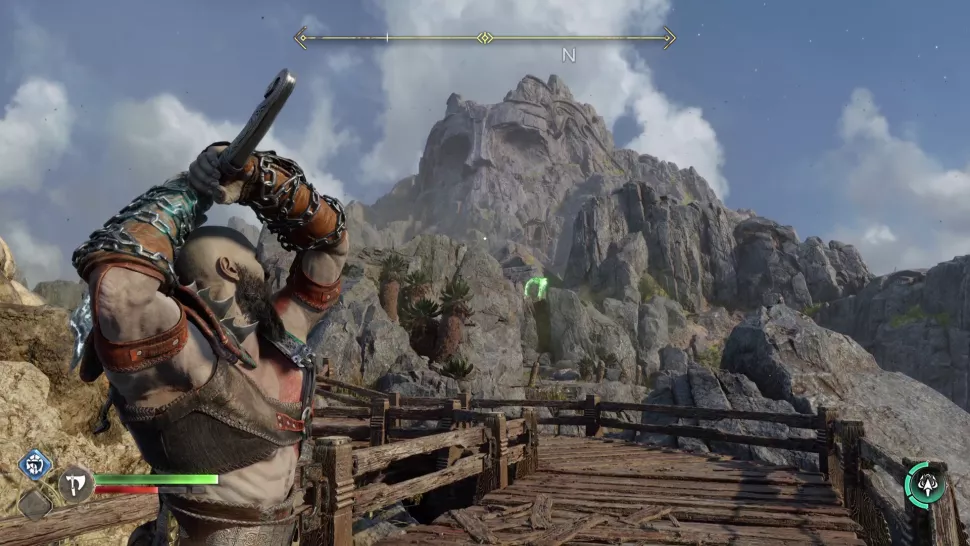Trigger the companion arrow ability icon
The height and width of the screenshot is (546, 970).
click(925, 485)
